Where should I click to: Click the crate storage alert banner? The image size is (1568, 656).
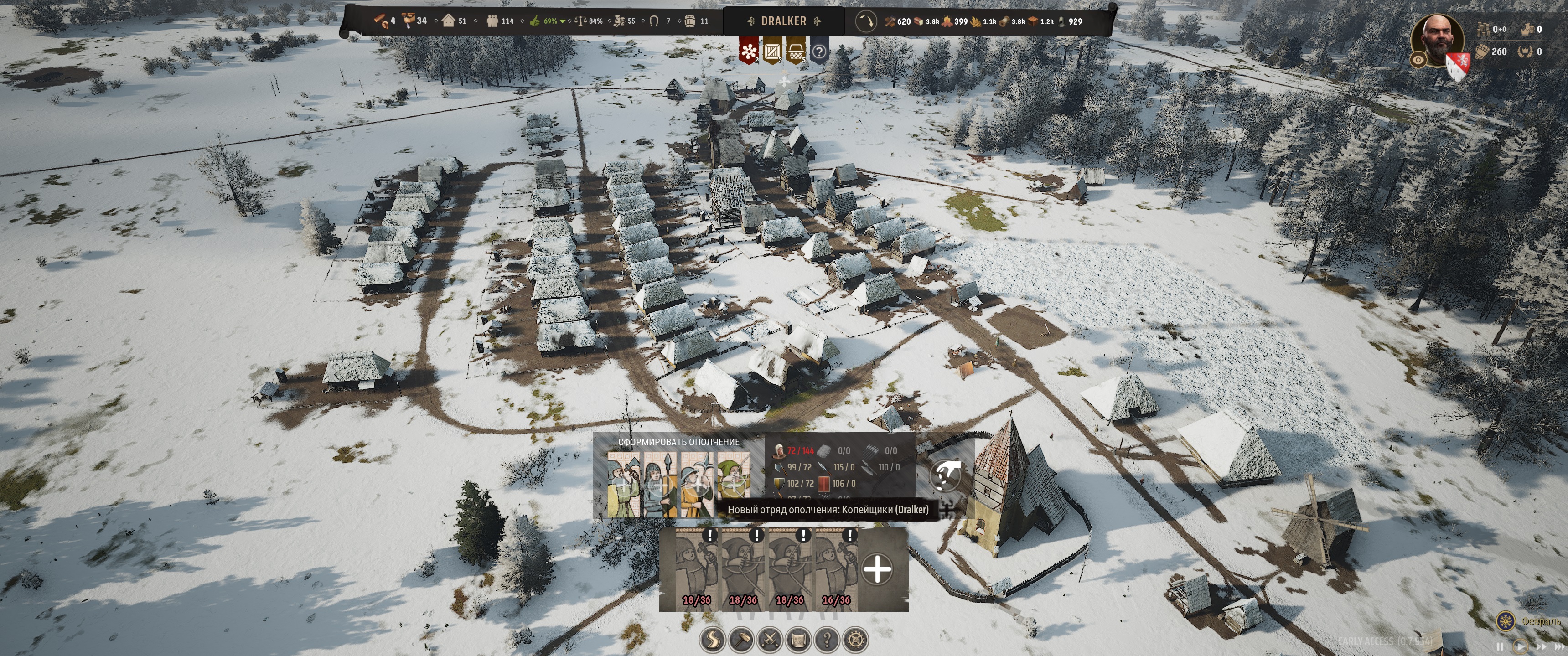coord(772,51)
